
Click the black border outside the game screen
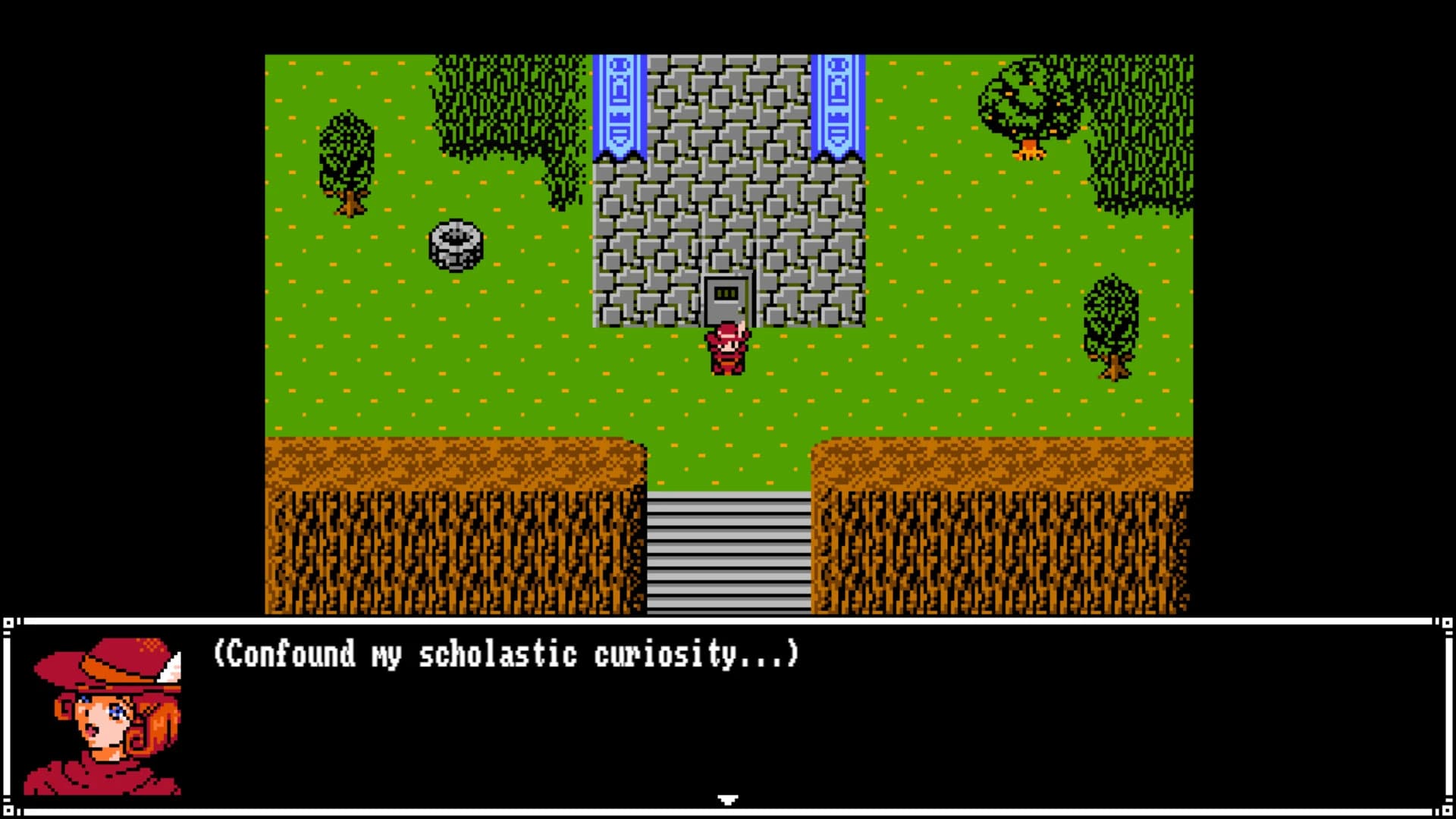tap(129, 303)
